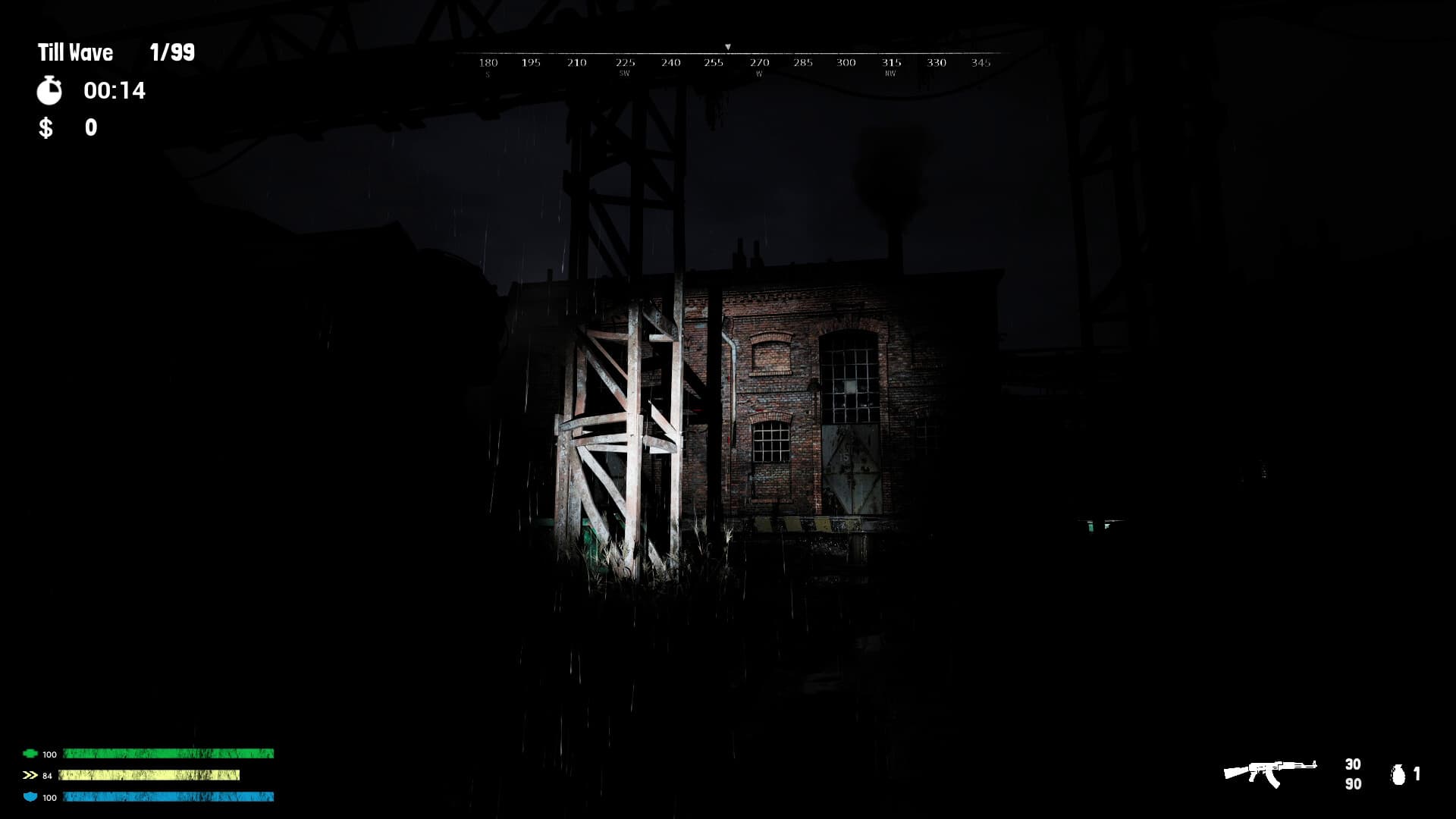Click the blue shield armor icon

[x=29, y=797]
